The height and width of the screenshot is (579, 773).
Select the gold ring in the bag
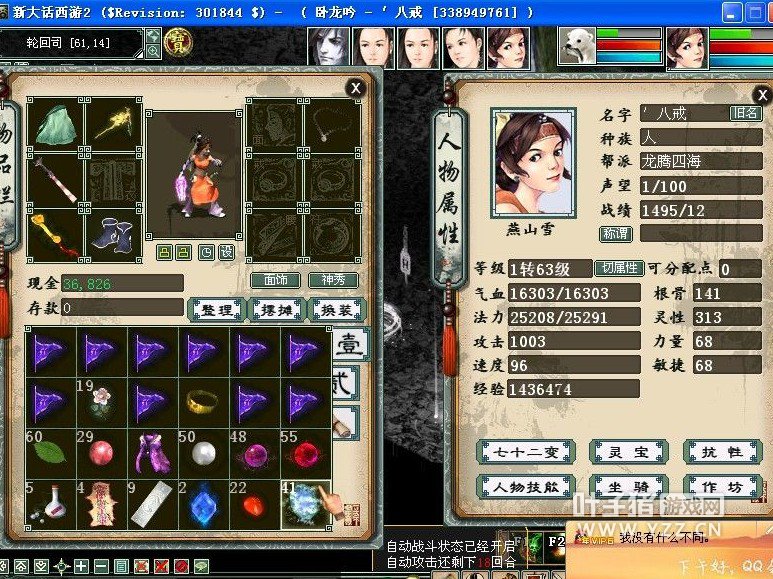(x=202, y=402)
